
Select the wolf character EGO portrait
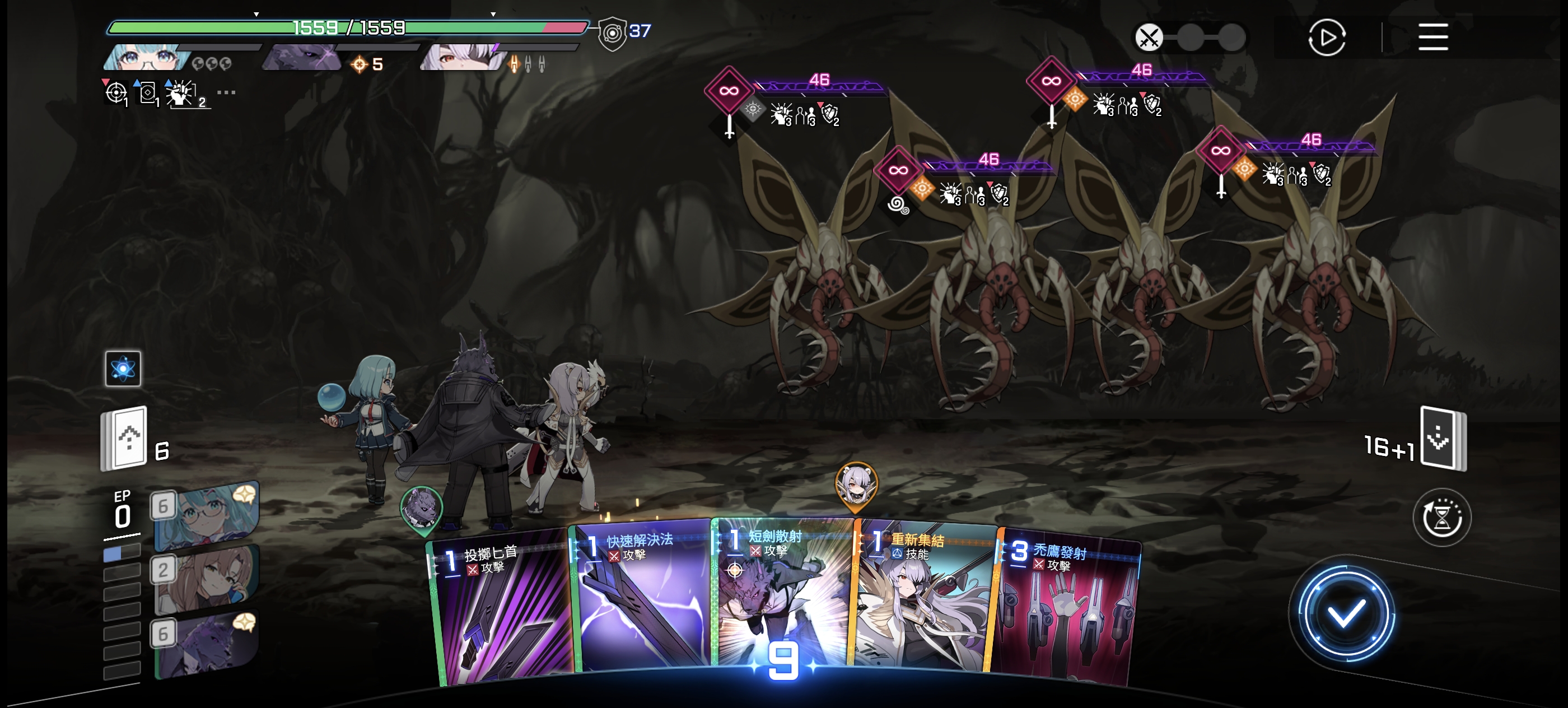[207, 644]
